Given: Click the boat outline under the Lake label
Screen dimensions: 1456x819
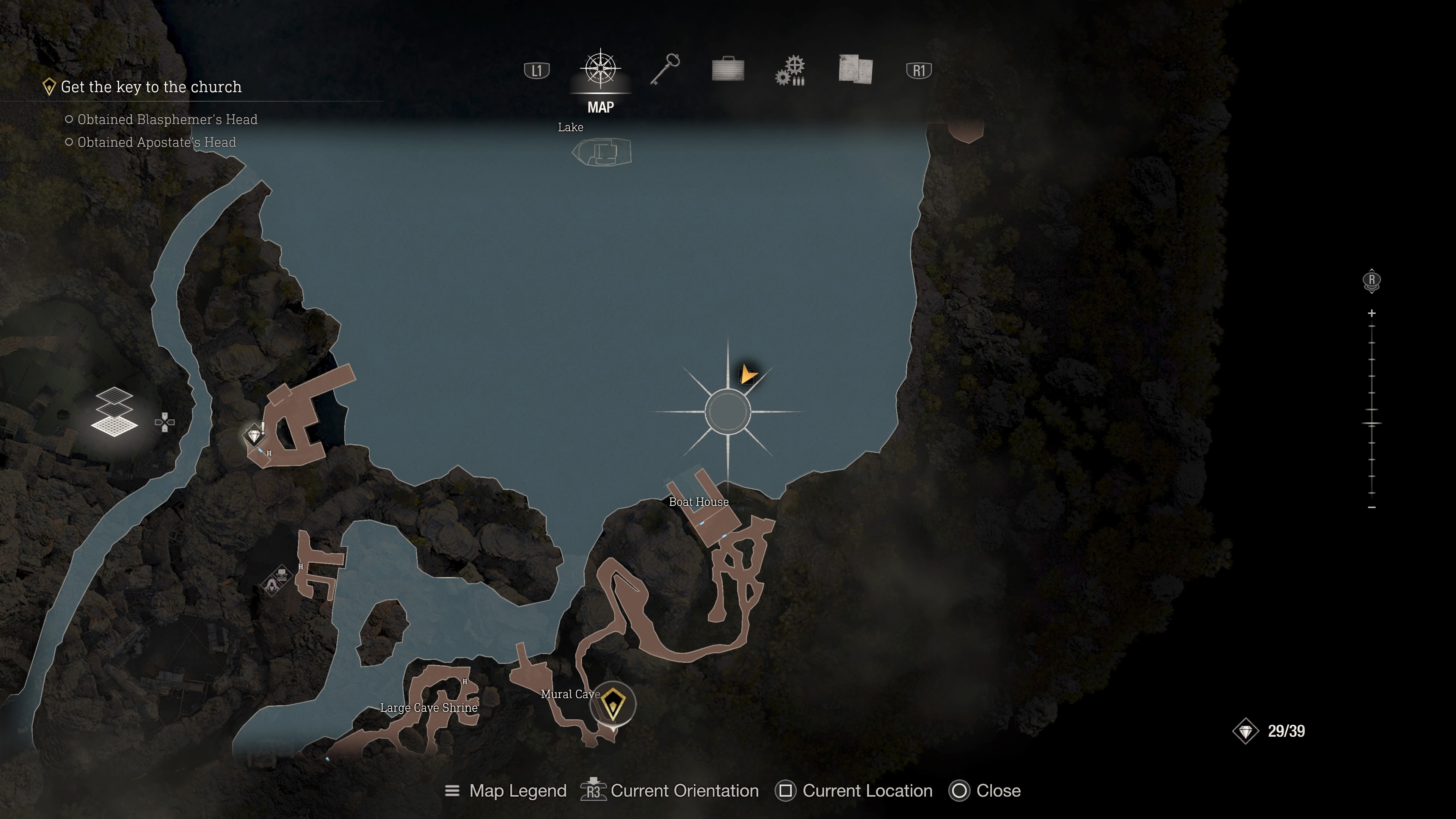Looking at the screenshot, I should point(602,152).
